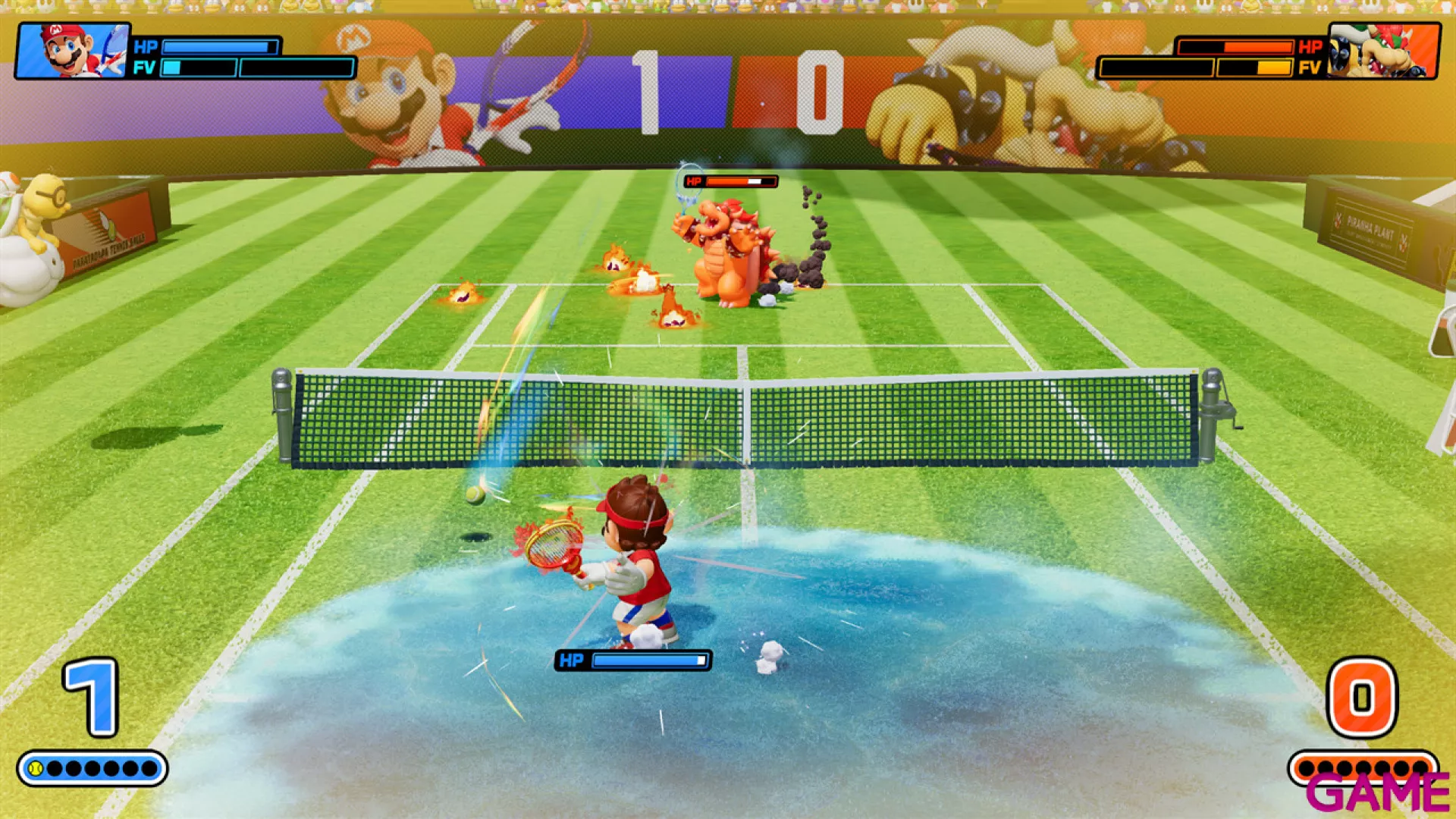
Task: Click Mario's player portrait
Action: (x=73, y=51)
